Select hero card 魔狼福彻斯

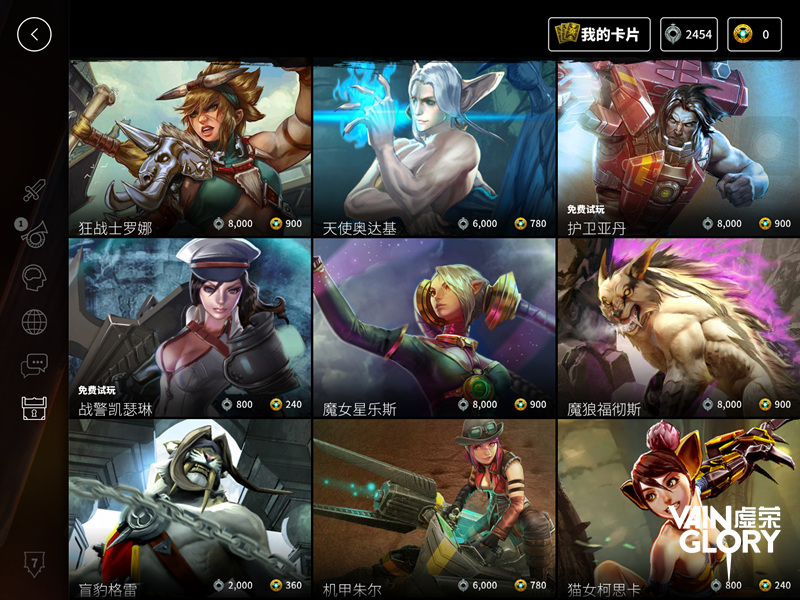click(678, 328)
